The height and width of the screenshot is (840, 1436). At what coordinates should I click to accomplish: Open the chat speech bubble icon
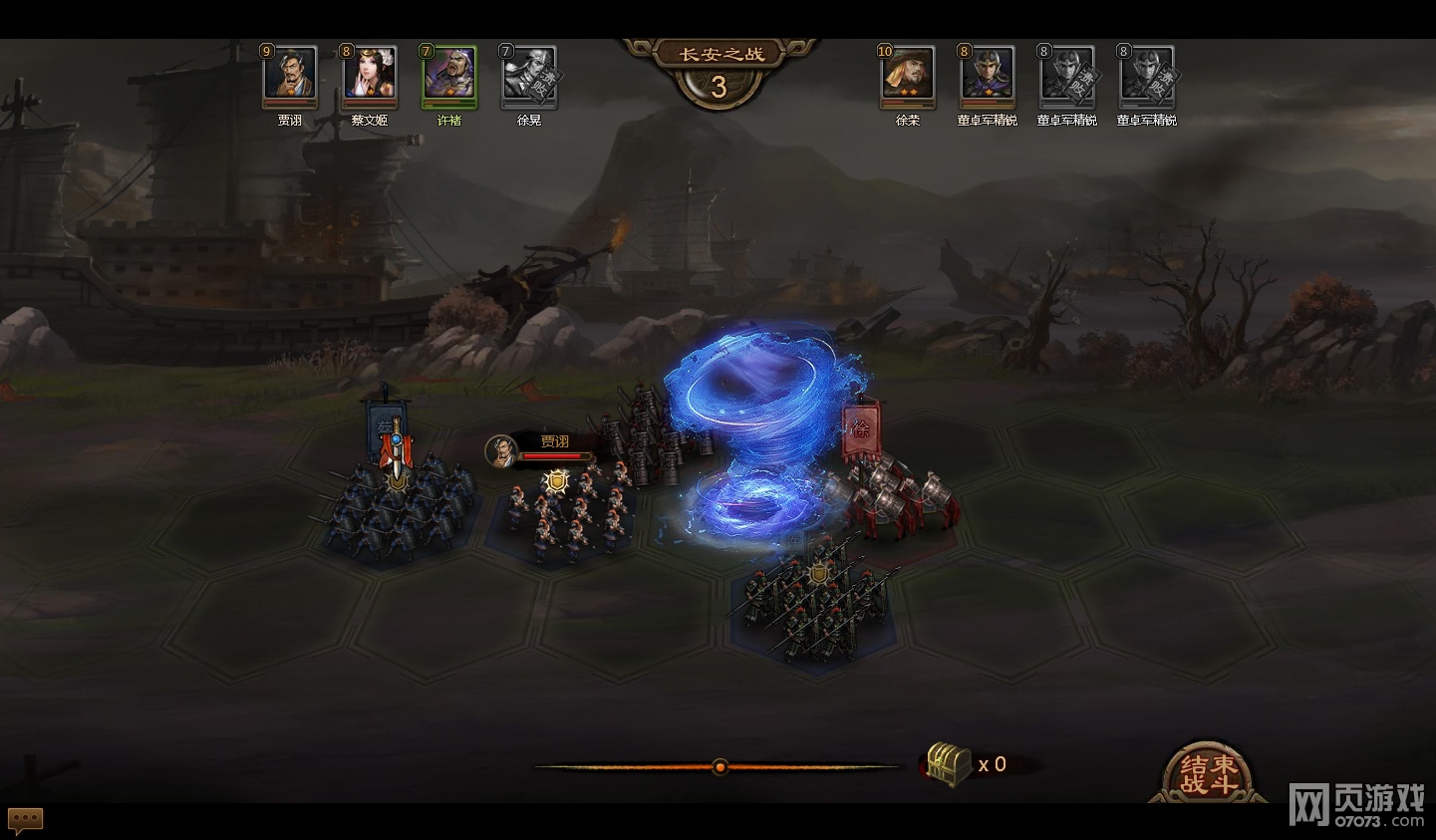[x=26, y=820]
